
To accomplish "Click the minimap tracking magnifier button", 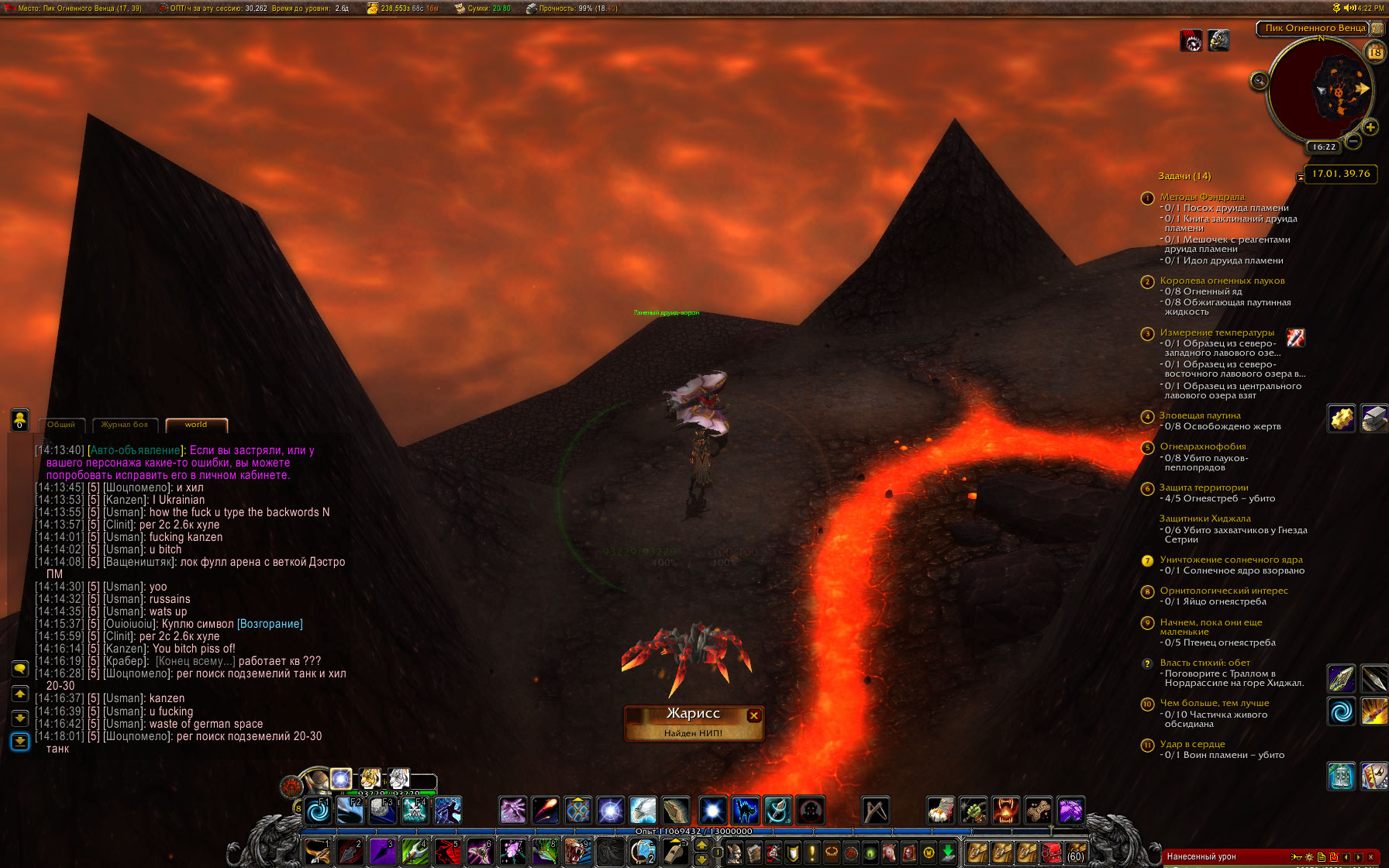I will click(x=1260, y=81).
